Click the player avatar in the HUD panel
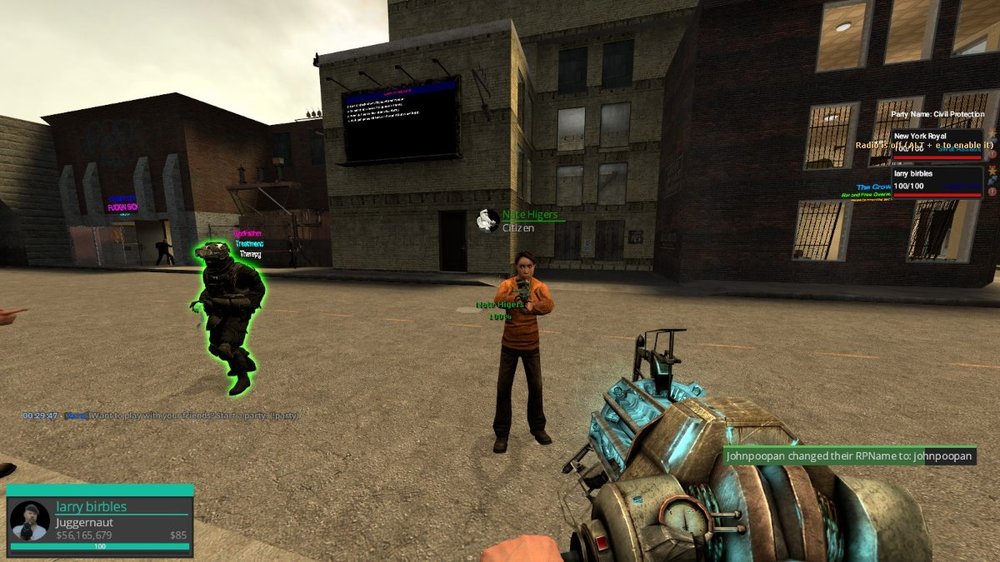The image size is (1000, 562). (x=30, y=521)
